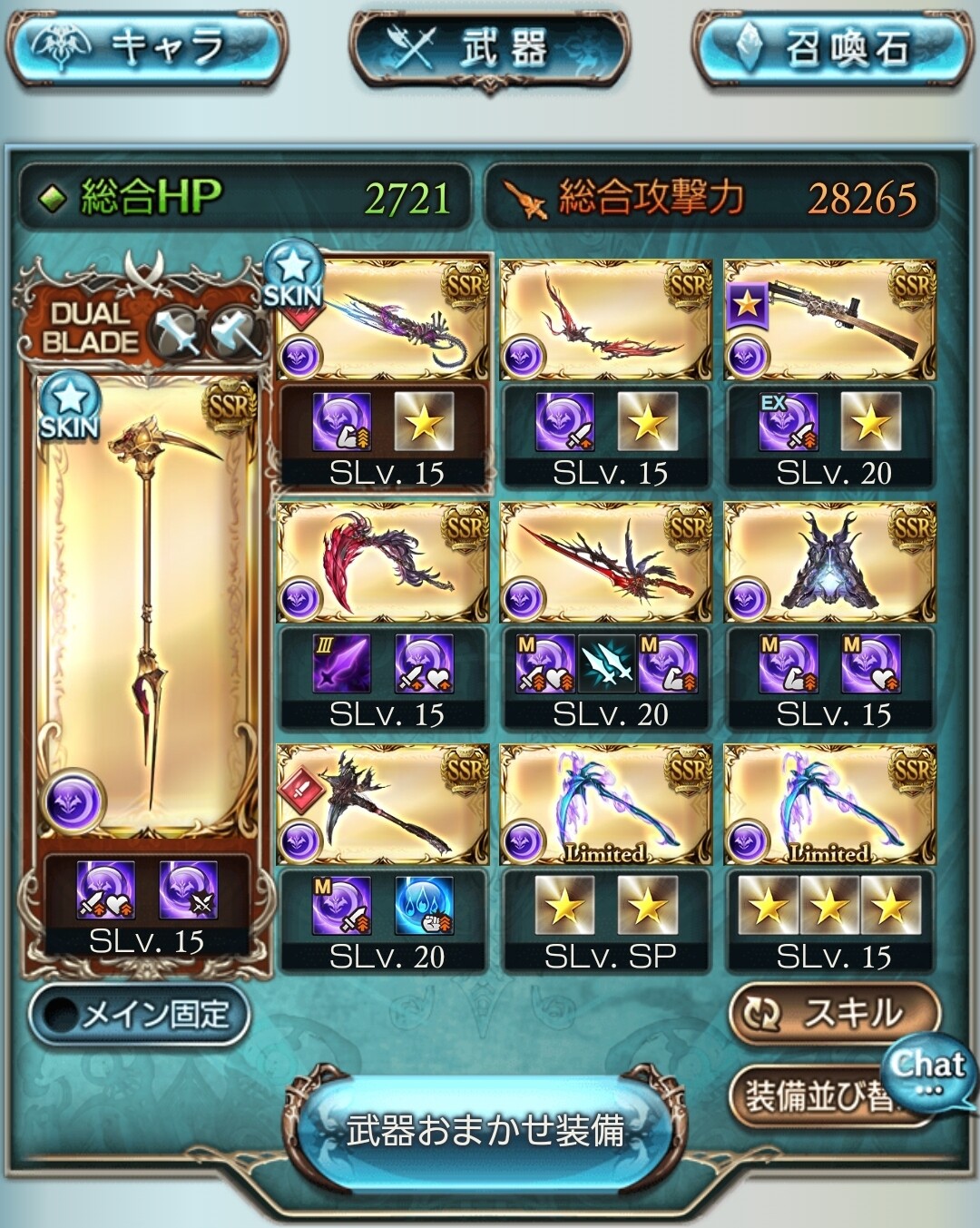Click the スキル skill button
Image resolution: width=980 pixels, height=1228 pixels.
[x=833, y=1014]
